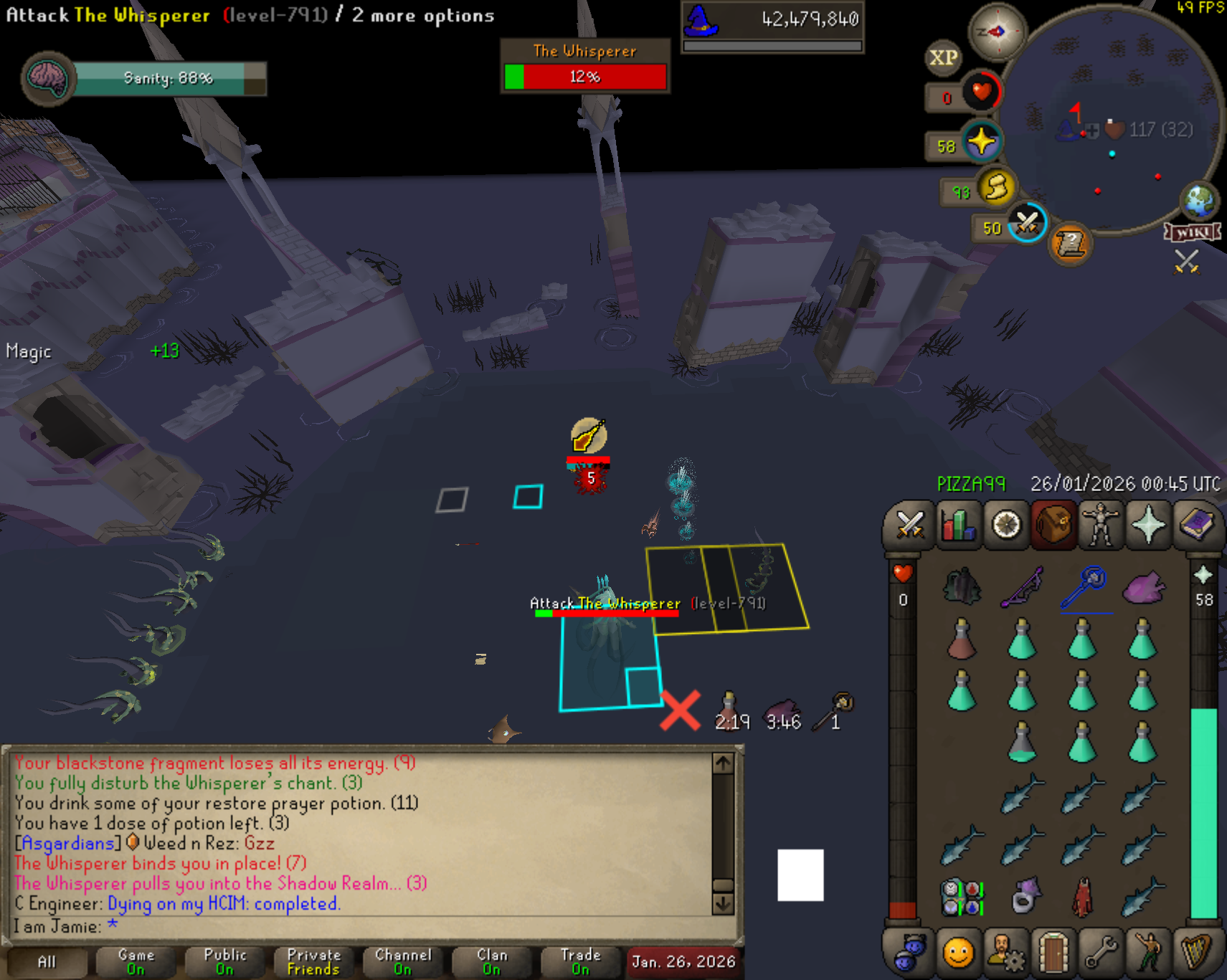This screenshot has width=1227, height=980.
Task: Select the purple bow in inventory
Action: (1023, 587)
